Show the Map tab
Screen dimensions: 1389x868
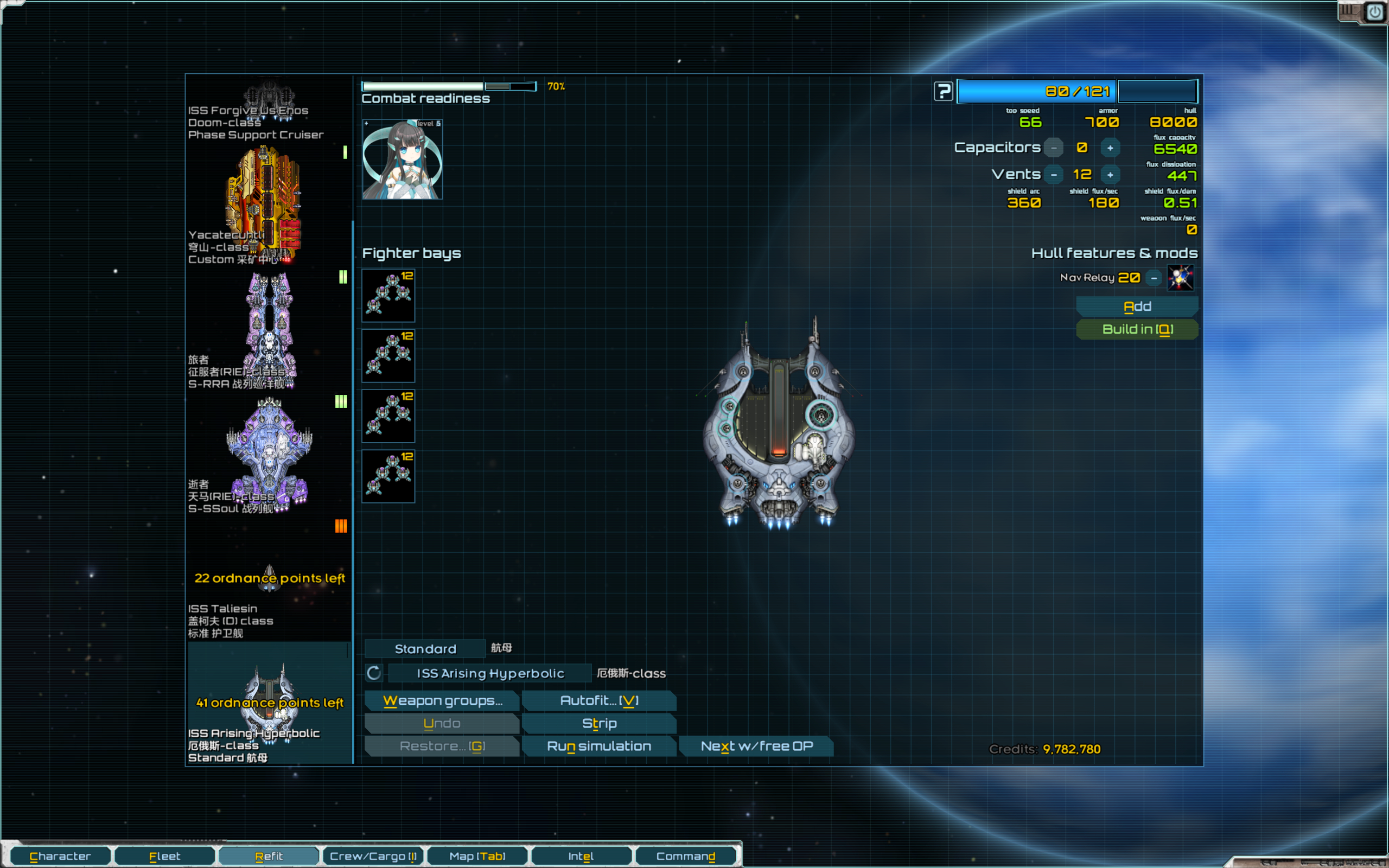coord(477,856)
